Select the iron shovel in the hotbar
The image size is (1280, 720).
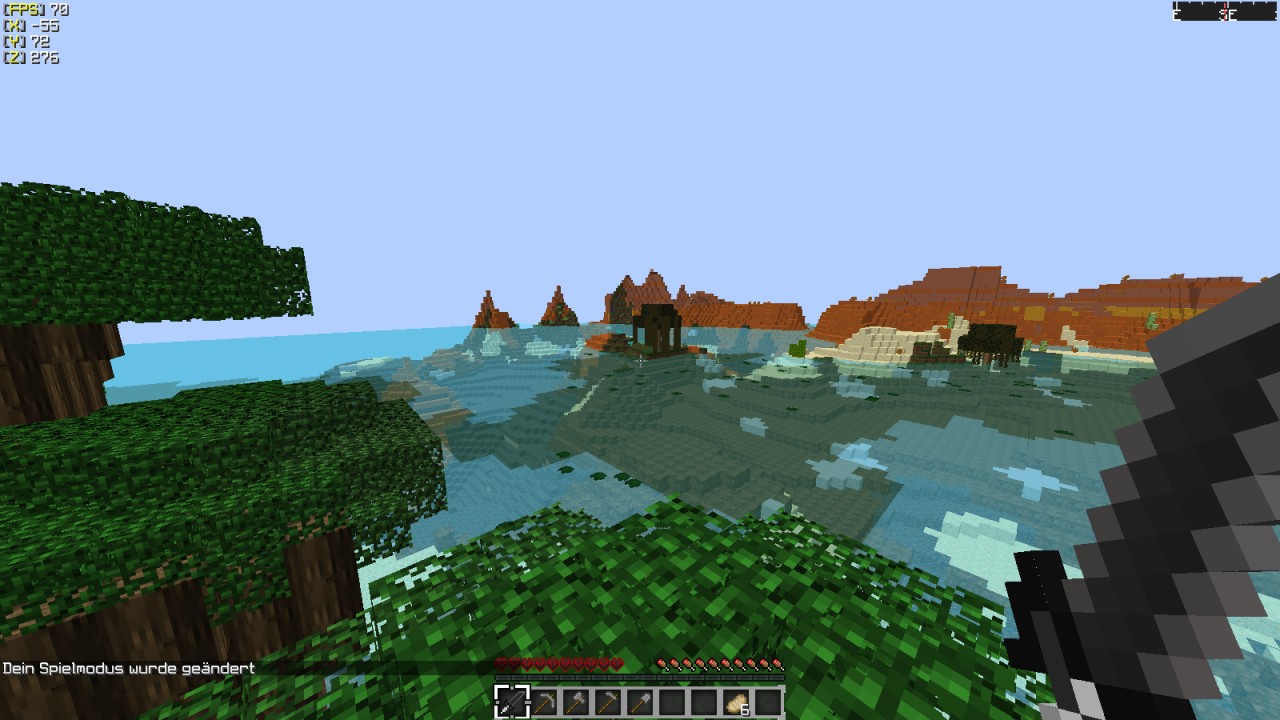[639, 701]
